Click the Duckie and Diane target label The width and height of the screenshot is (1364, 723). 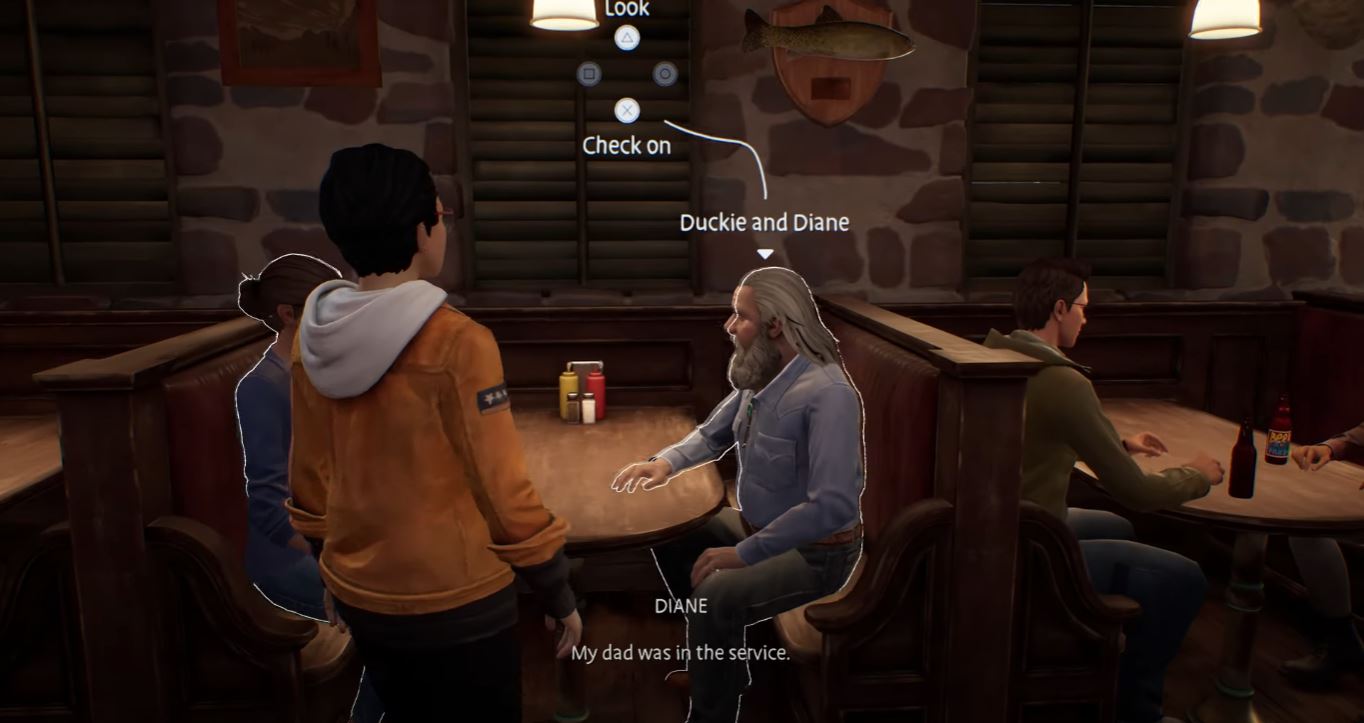tap(764, 222)
